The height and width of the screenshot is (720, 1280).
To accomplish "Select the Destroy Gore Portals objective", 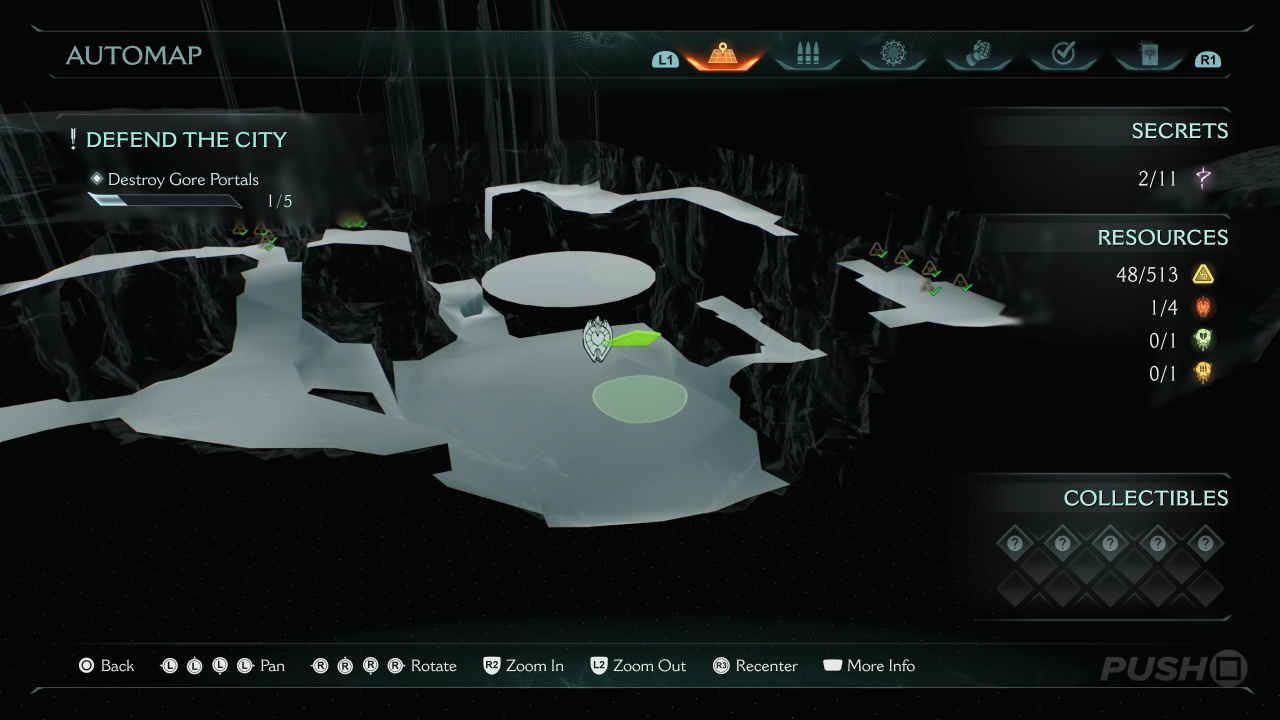I will click(x=182, y=180).
